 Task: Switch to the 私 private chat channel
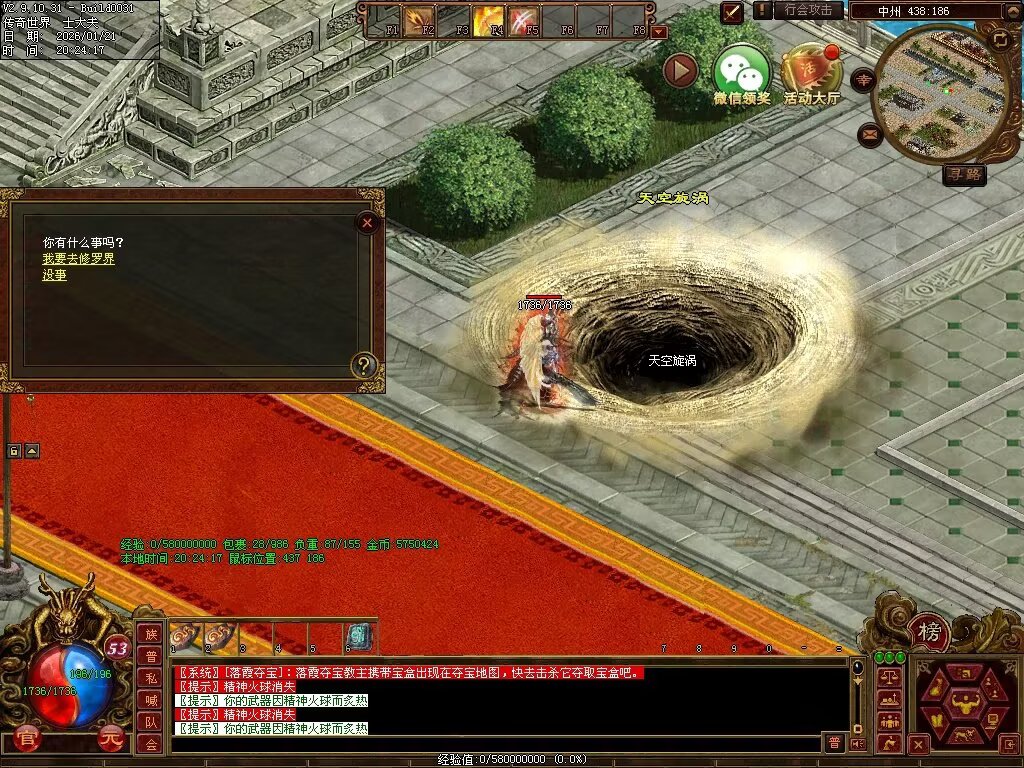tap(150, 677)
